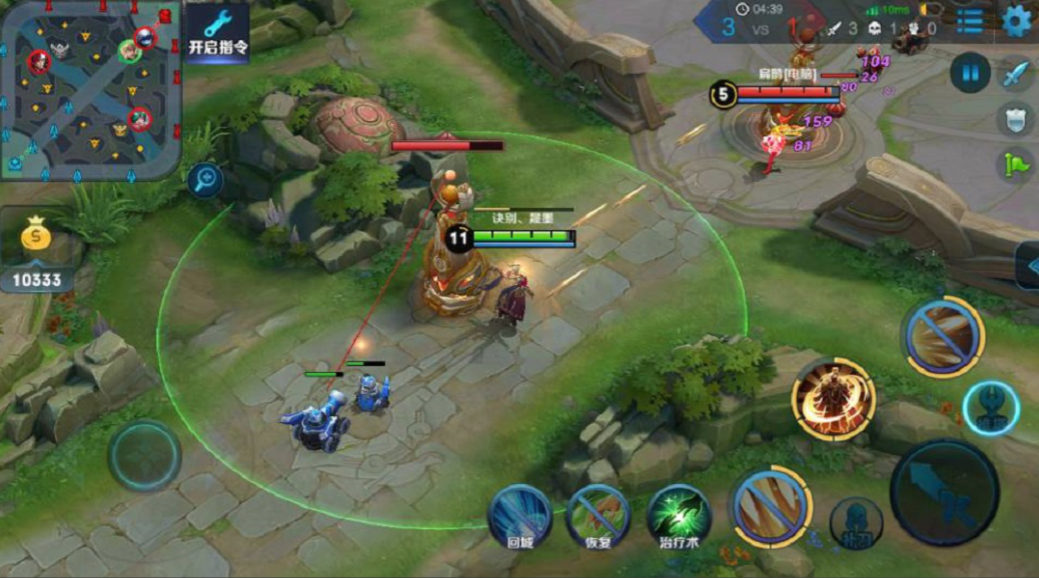
Task: Cast the 治疗术 heal spell
Action: click(678, 515)
